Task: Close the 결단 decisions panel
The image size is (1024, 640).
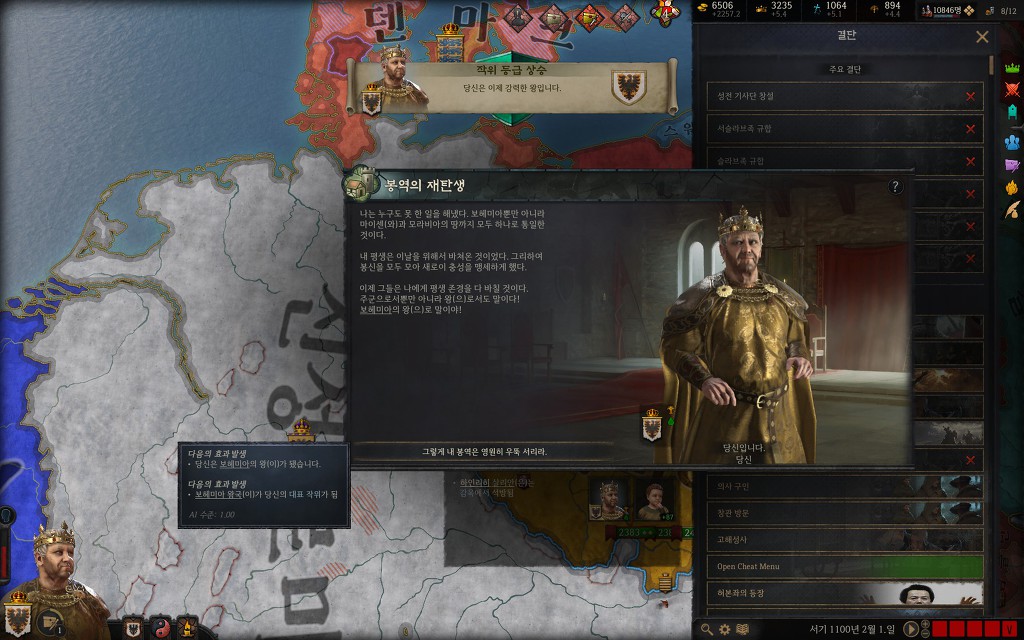Action: tap(982, 37)
